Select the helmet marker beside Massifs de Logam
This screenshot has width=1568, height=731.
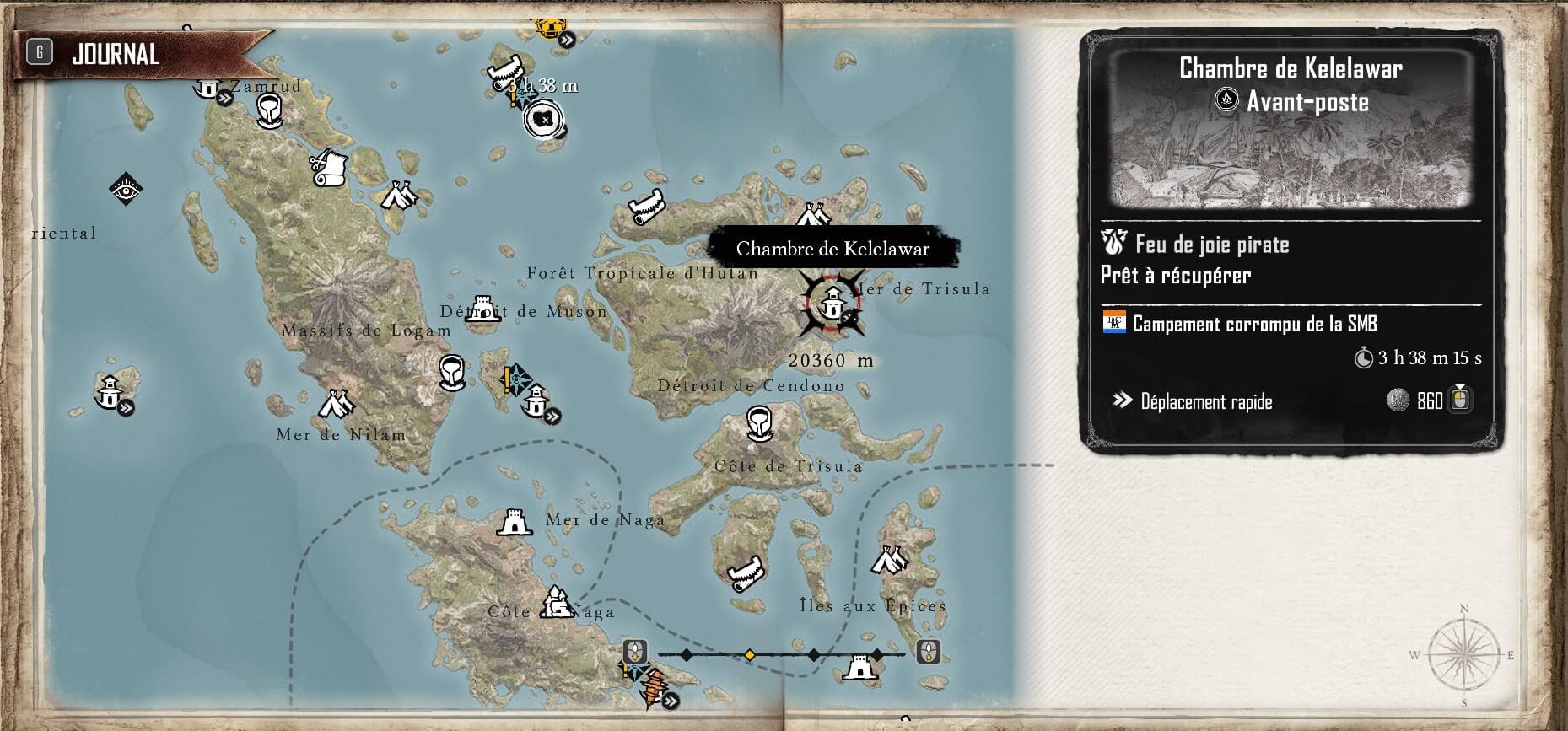(452, 372)
